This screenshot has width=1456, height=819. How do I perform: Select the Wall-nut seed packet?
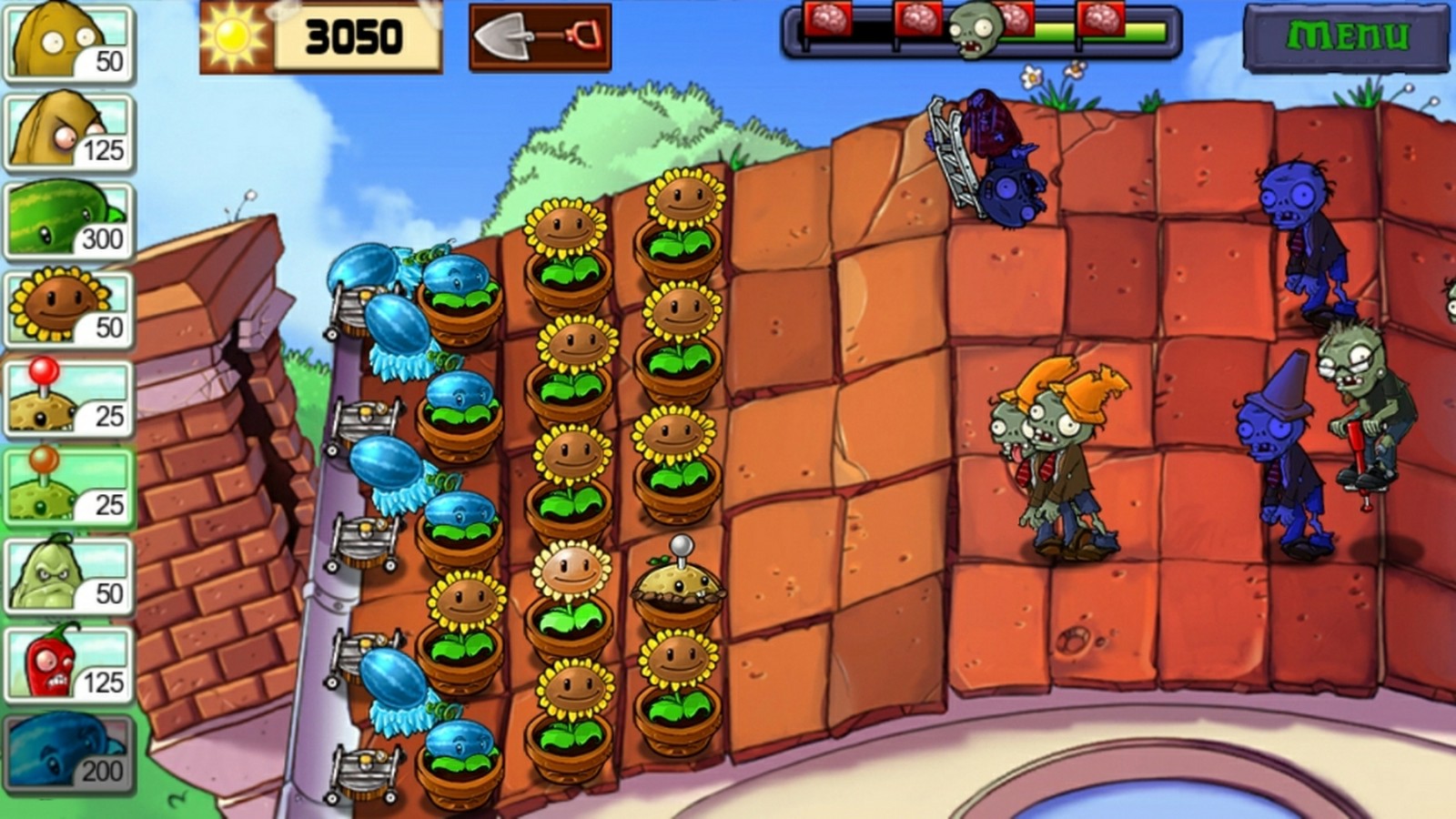tap(69, 43)
